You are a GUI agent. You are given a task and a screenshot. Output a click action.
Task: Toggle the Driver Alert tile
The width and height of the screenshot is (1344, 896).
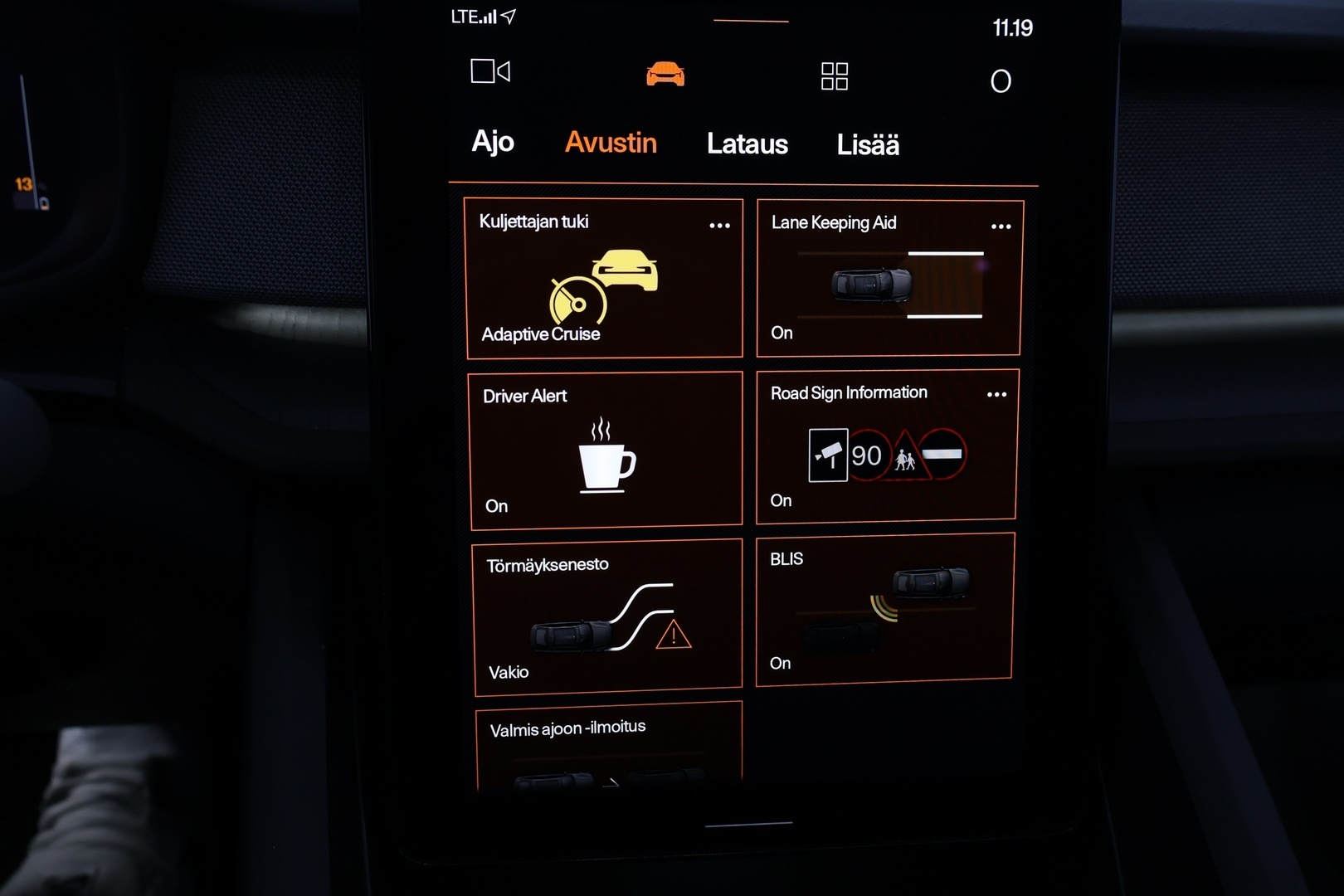(606, 450)
